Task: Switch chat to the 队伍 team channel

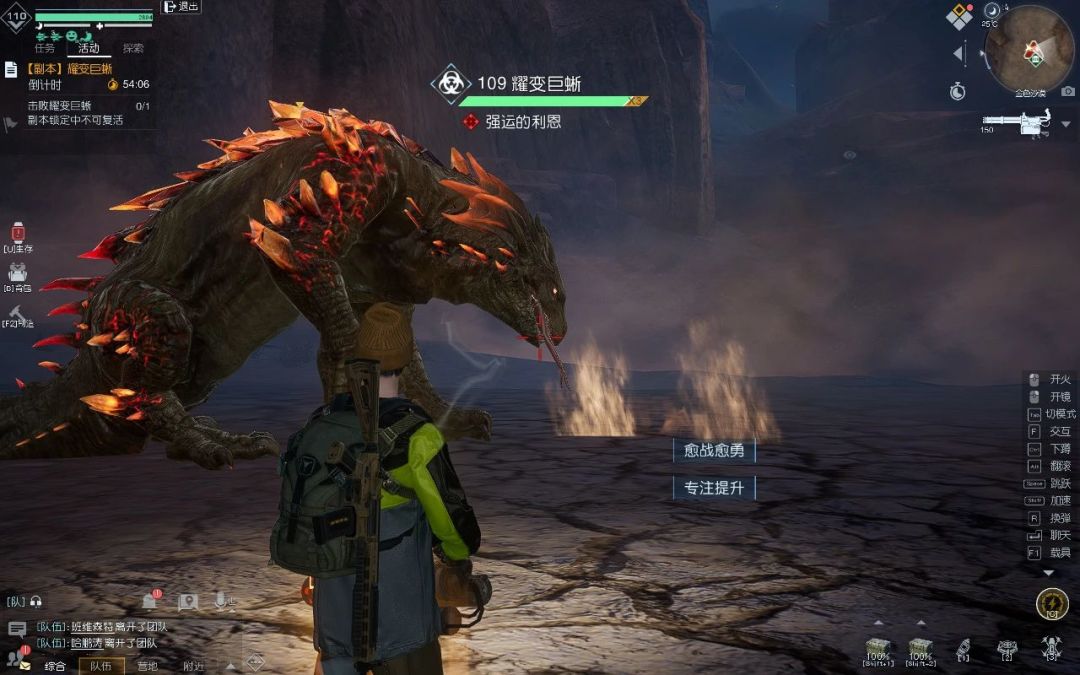Action: (100, 666)
